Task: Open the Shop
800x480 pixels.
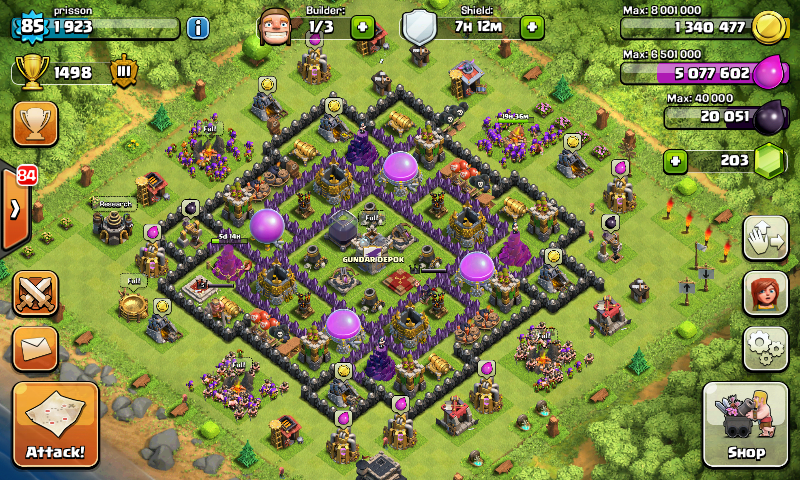Action: pyautogui.click(x=745, y=425)
